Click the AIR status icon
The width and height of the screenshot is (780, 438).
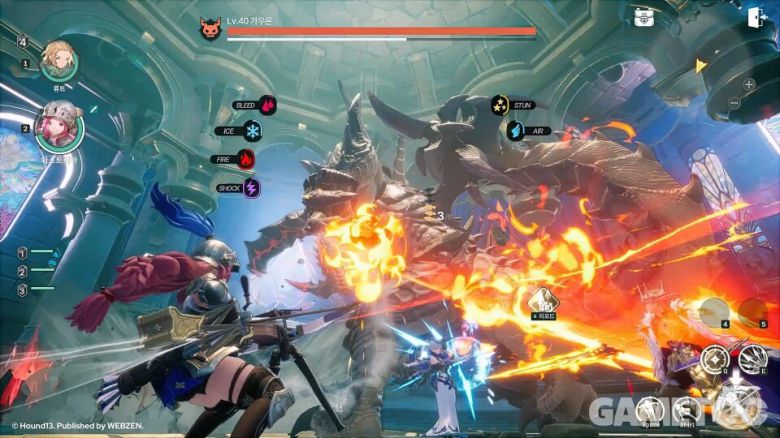coord(514,131)
